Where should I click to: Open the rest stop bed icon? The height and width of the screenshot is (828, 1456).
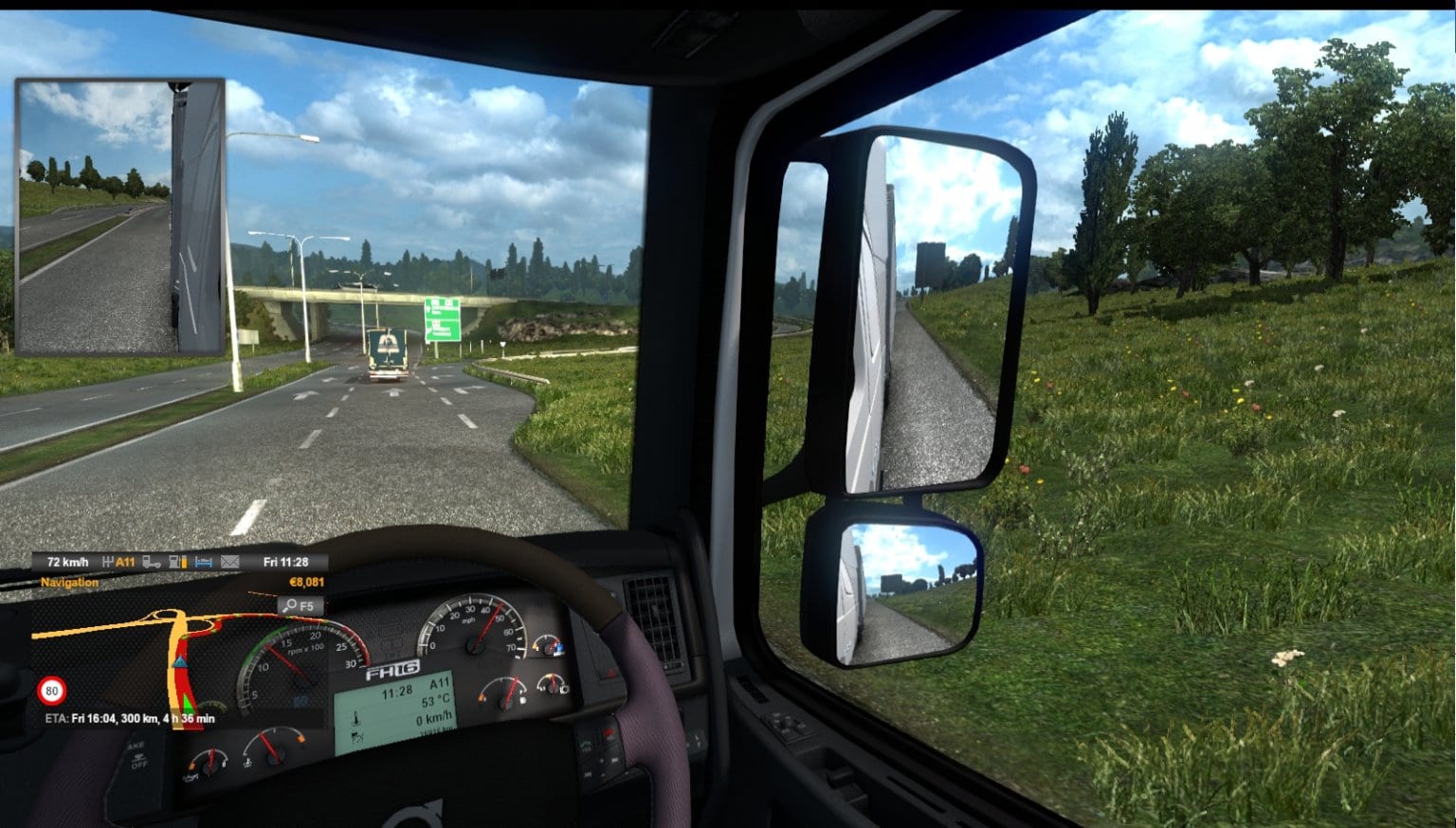click(204, 562)
